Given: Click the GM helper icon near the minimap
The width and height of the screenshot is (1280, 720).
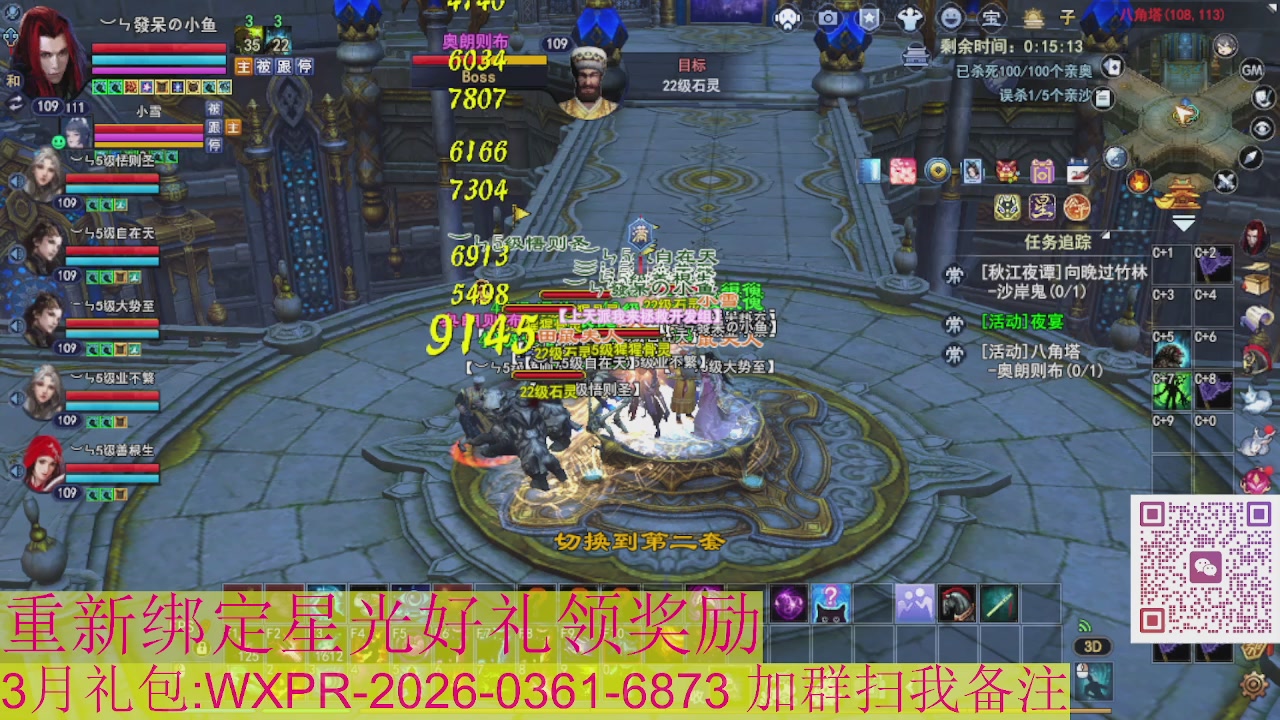Looking at the screenshot, I should (x=1251, y=71).
